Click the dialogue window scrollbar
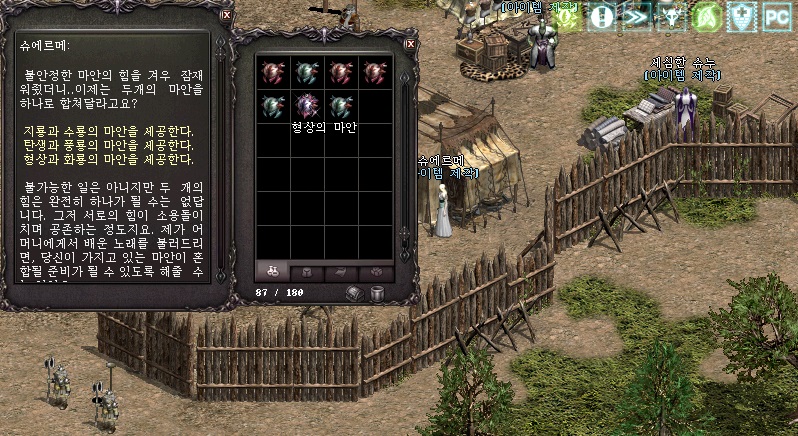The height and width of the screenshot is (436, 798). click(x=219, y=160)
